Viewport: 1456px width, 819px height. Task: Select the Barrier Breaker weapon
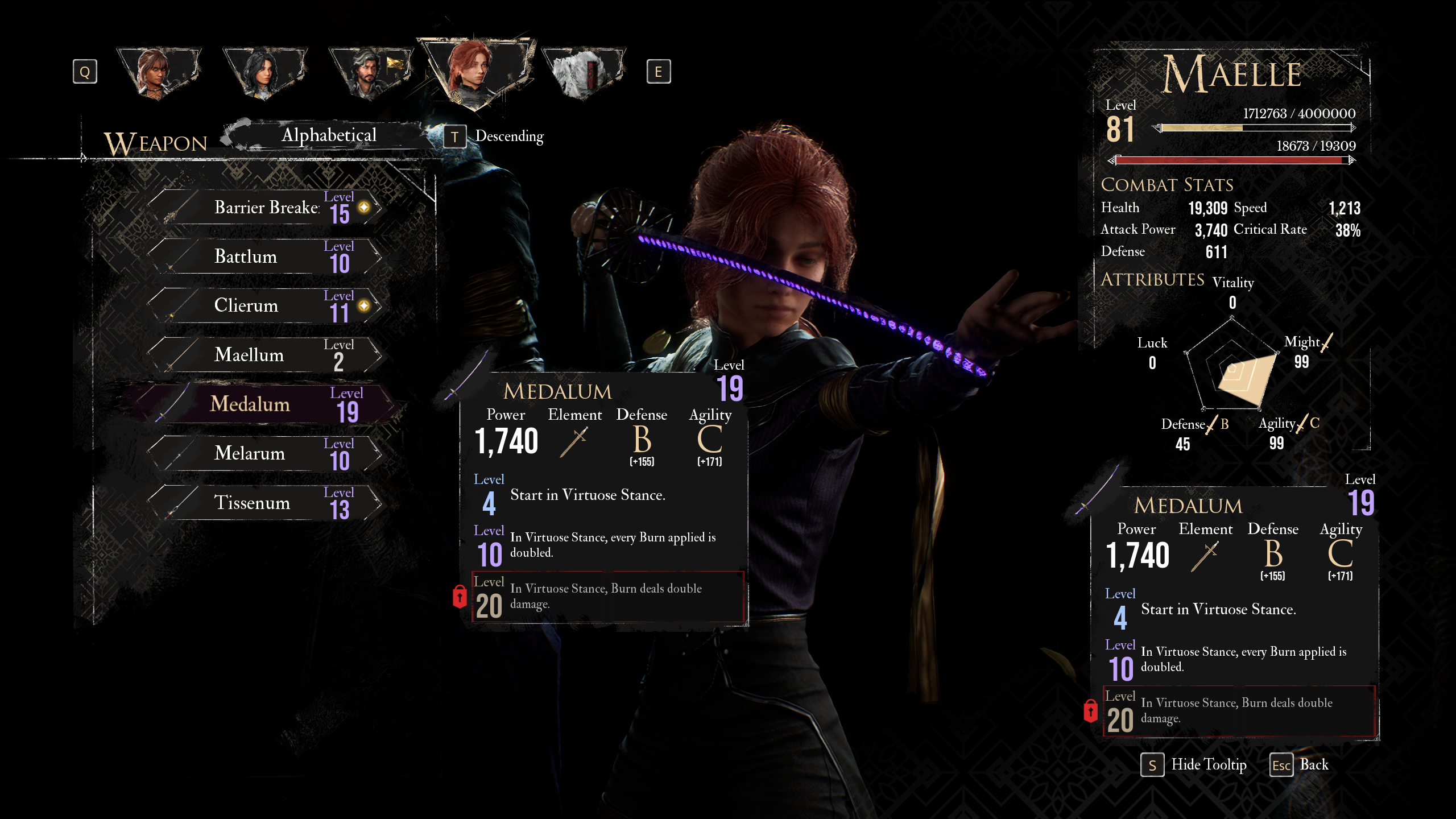[266, 208]
